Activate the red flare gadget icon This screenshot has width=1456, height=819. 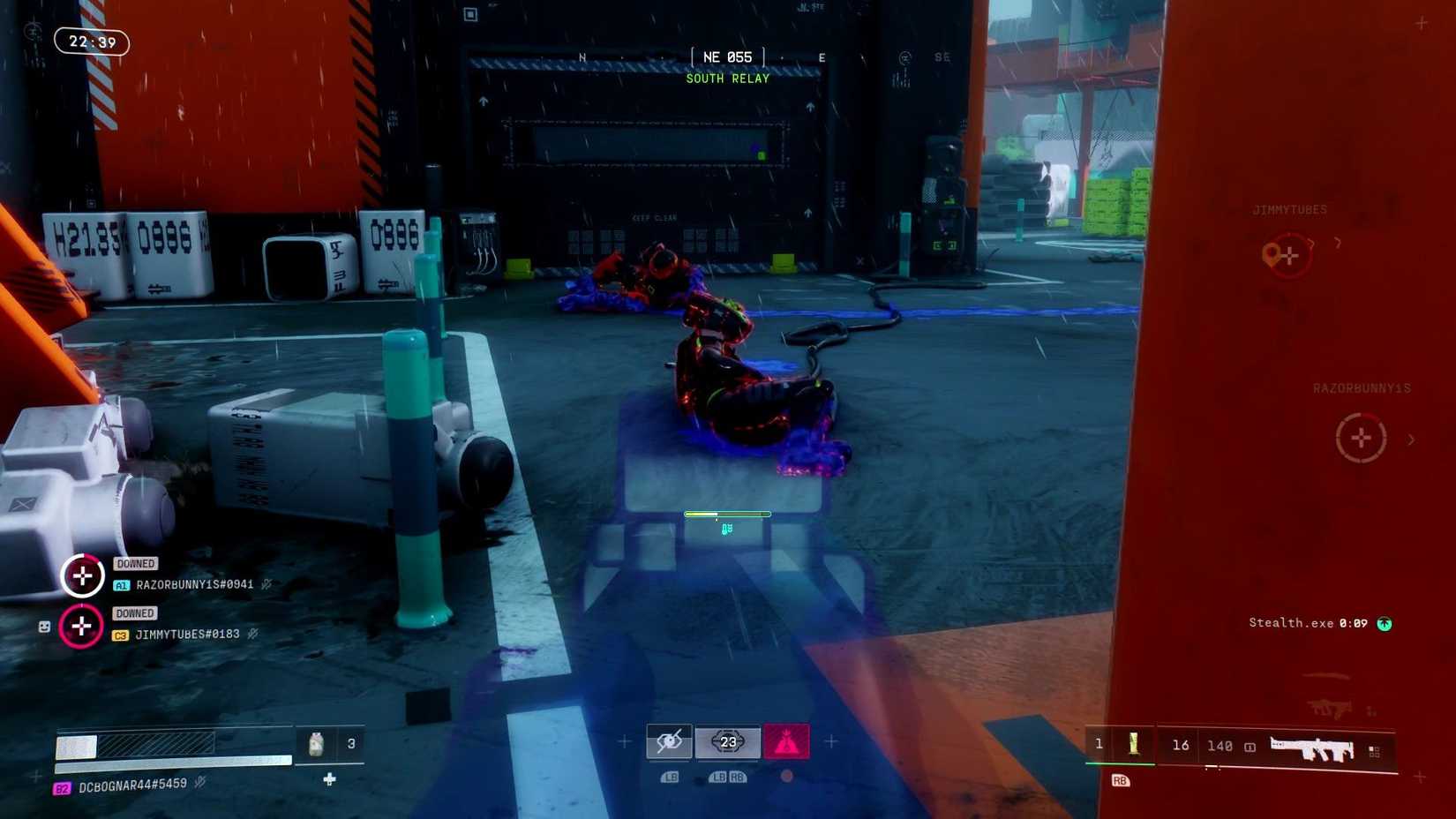[785, 742]
